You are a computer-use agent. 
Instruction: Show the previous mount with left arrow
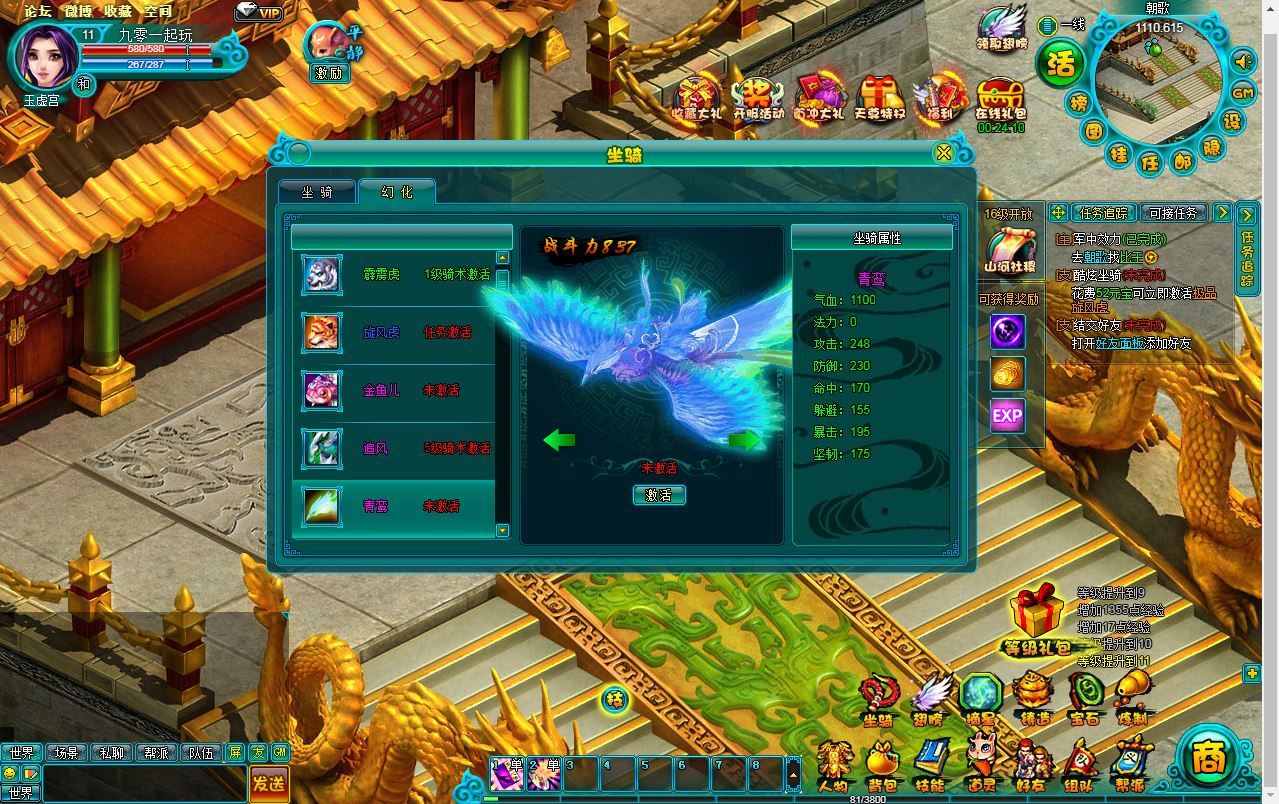pos(559,440)
